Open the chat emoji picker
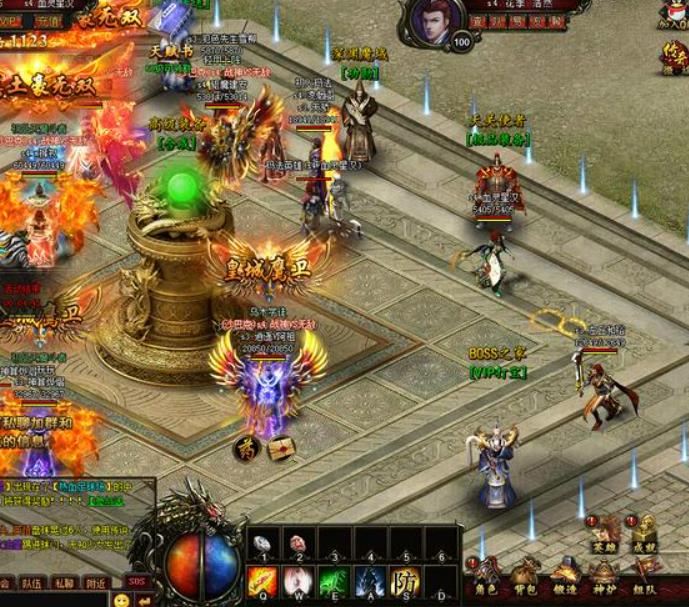 (122, 600)
